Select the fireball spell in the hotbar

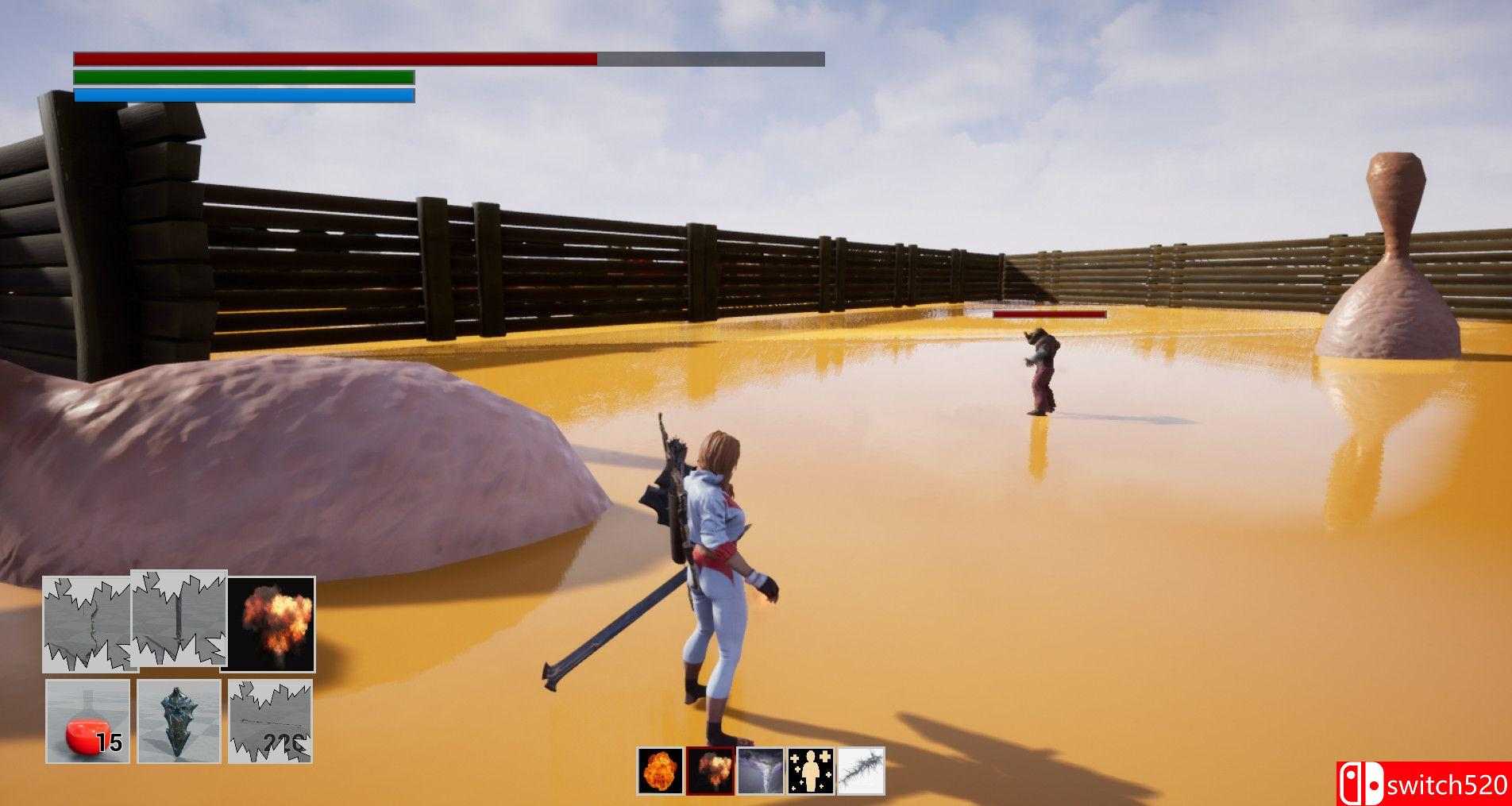[x=660, y=771]
